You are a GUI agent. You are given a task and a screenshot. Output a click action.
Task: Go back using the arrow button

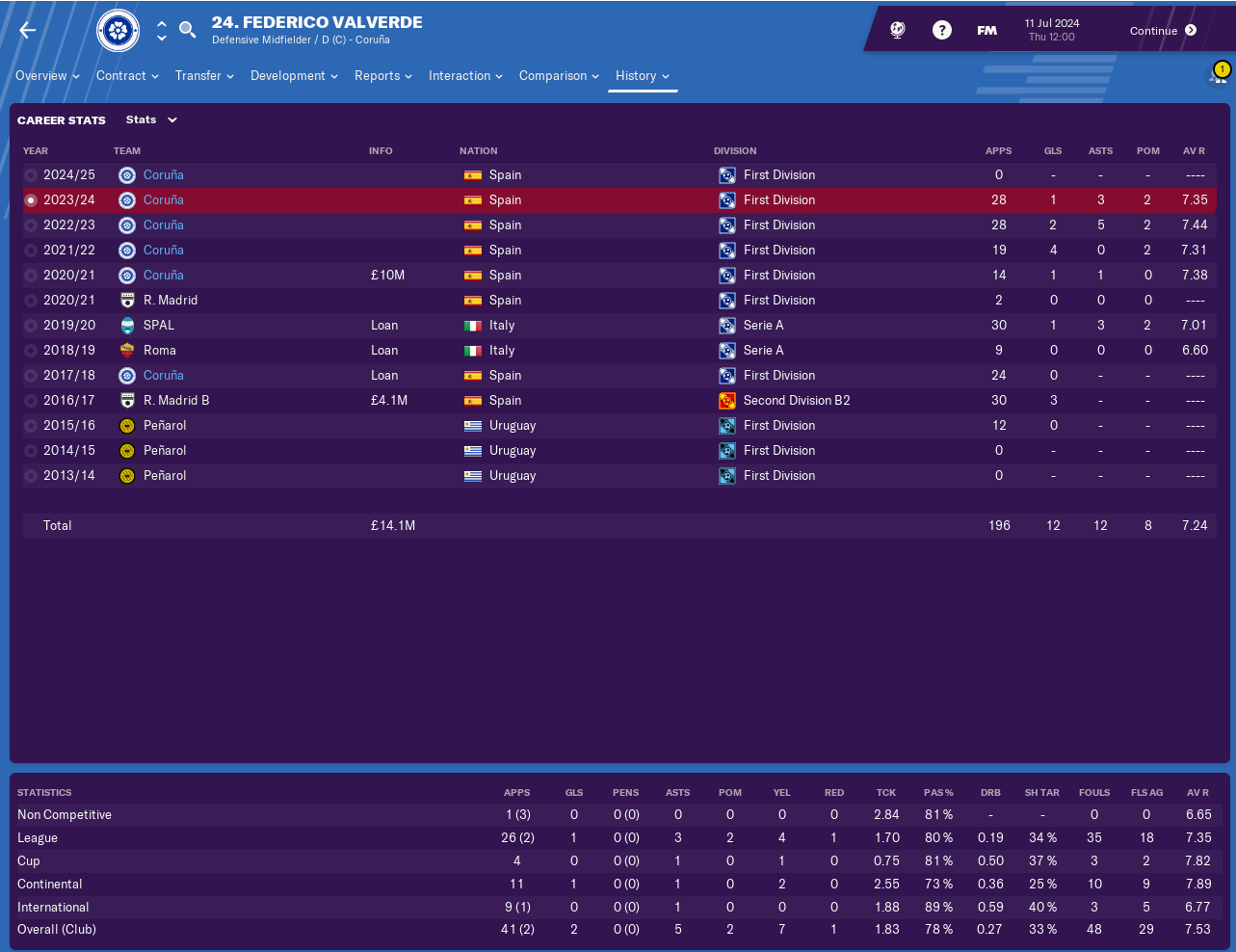(x=28, y=31)
